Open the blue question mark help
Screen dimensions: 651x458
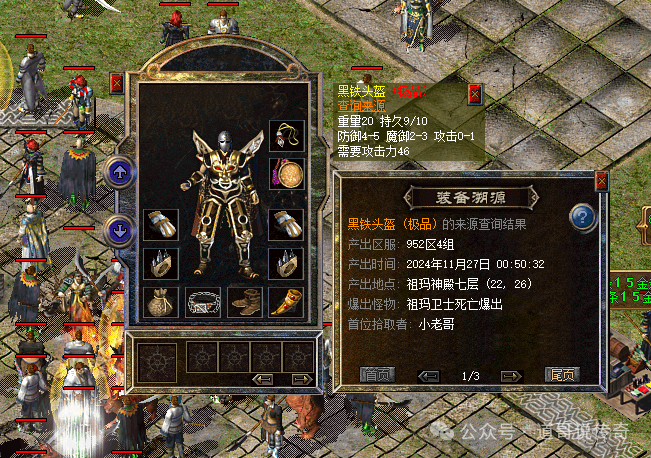click(583, 217)
